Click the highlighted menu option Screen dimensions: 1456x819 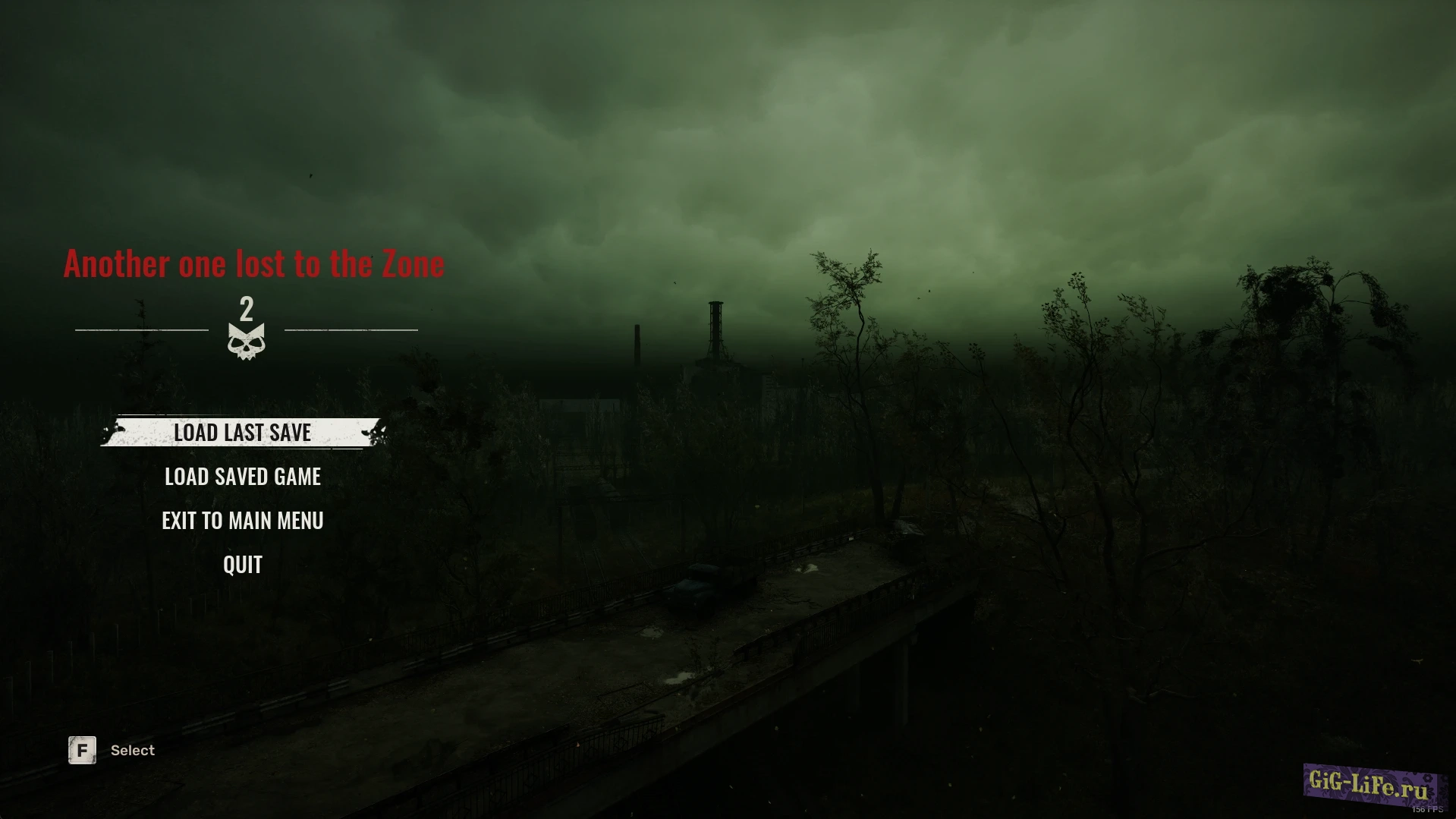coord(243,433)
